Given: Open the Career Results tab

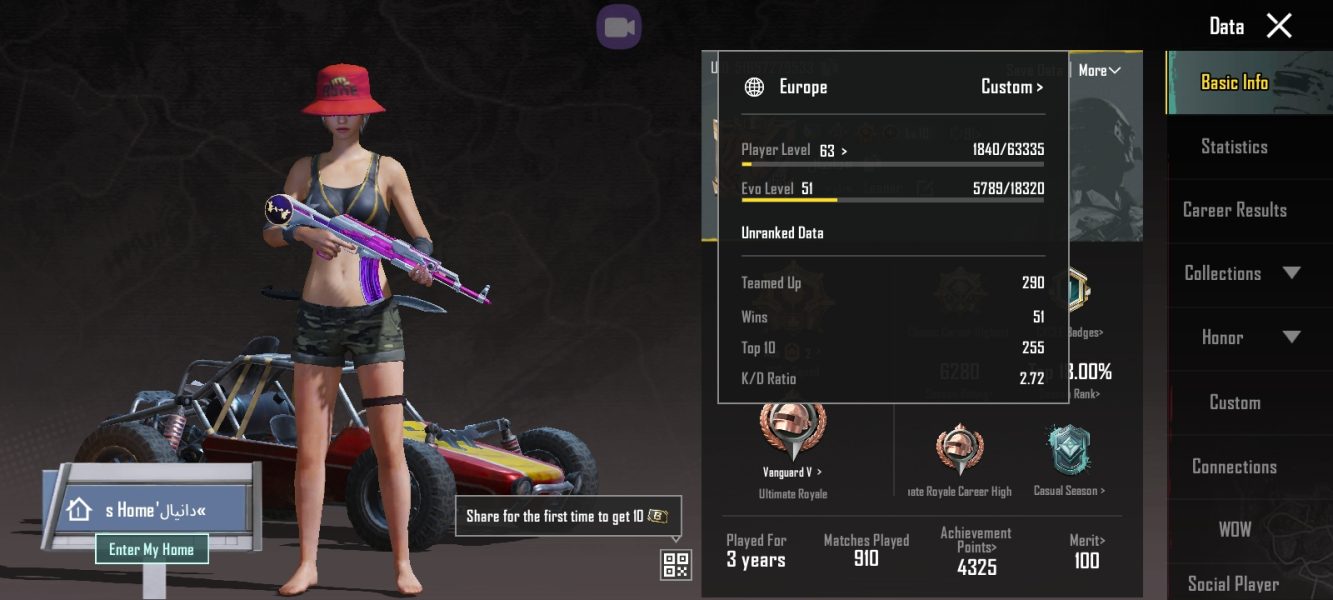Looking at the screenshot, I should point(1234,210).
